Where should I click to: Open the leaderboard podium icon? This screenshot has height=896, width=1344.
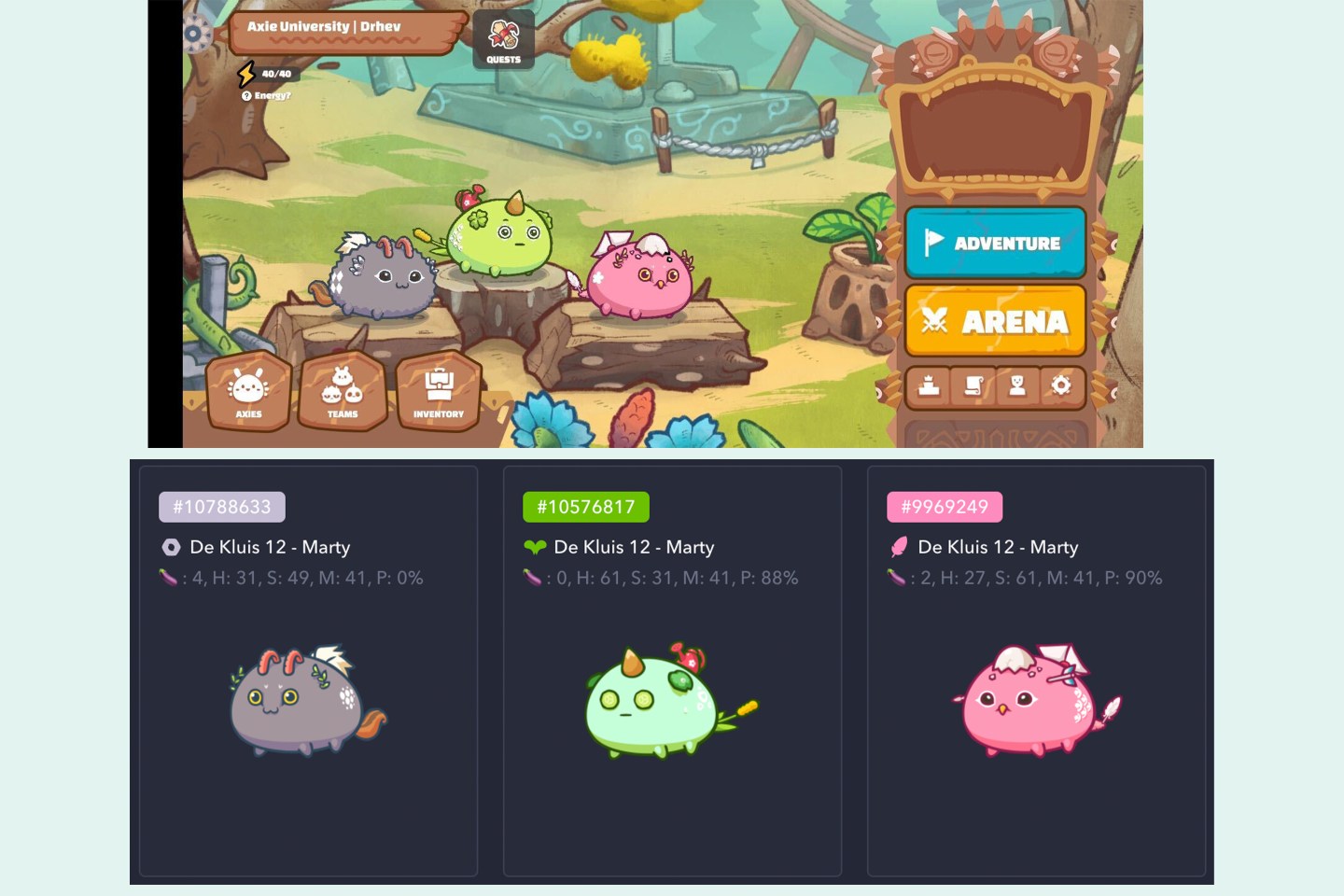[928, 385]
